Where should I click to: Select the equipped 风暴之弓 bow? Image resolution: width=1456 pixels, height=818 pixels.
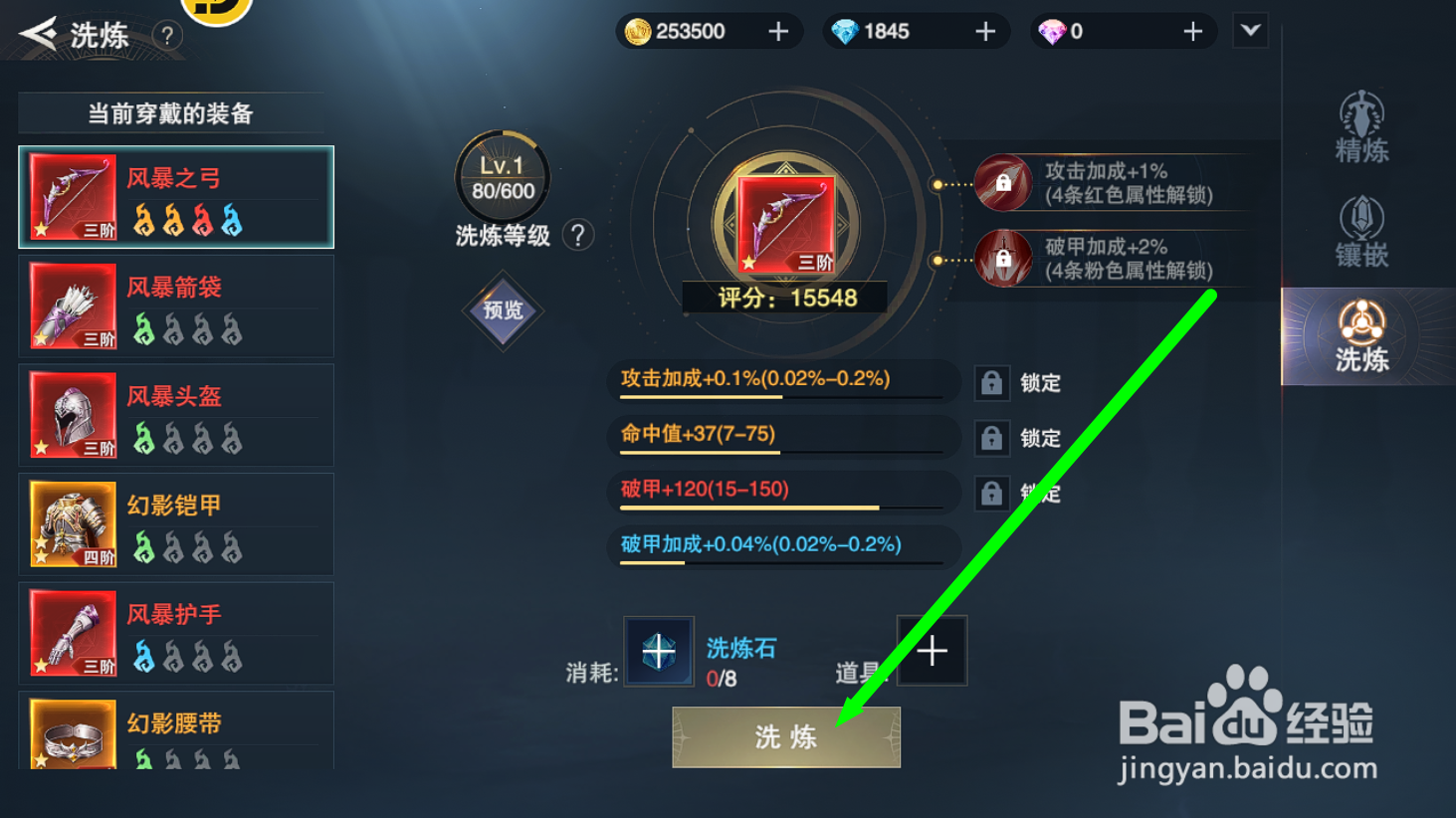click(175, 197)
